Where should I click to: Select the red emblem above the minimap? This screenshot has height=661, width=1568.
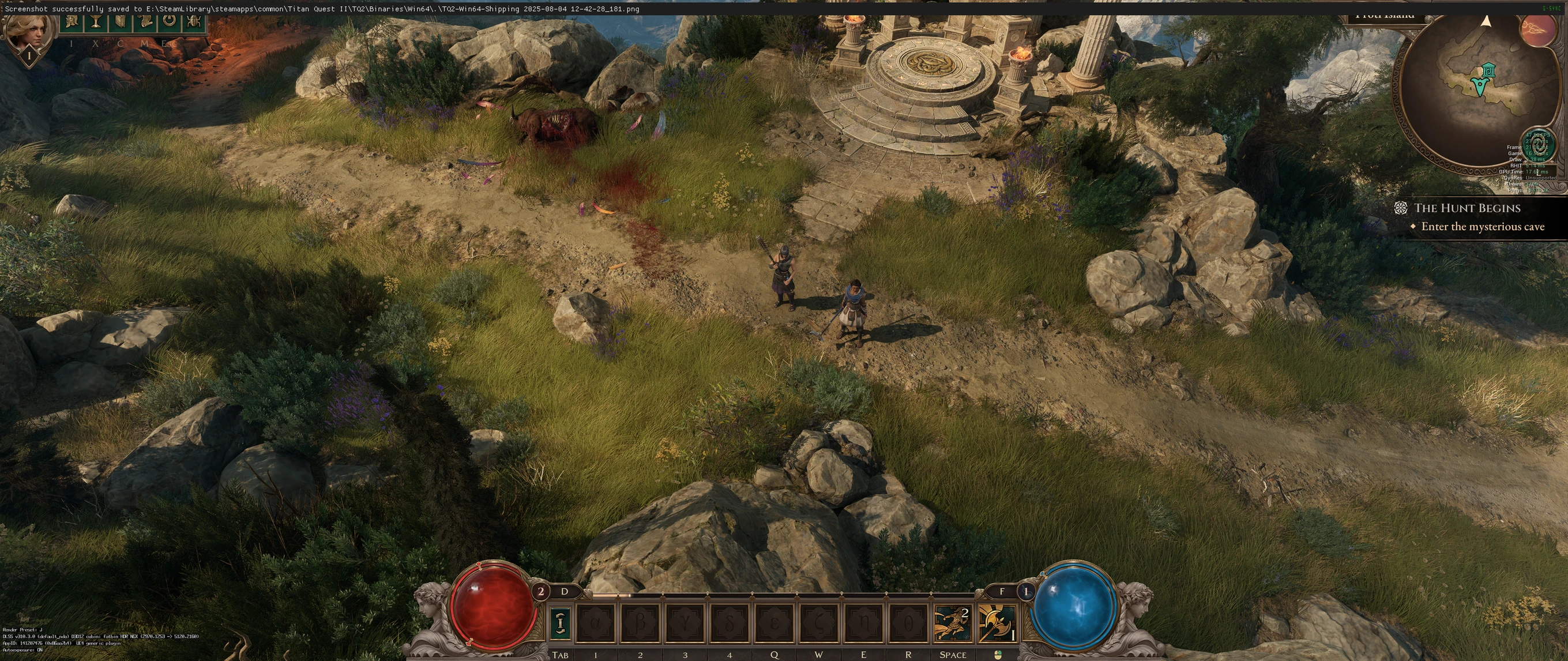1539,31
